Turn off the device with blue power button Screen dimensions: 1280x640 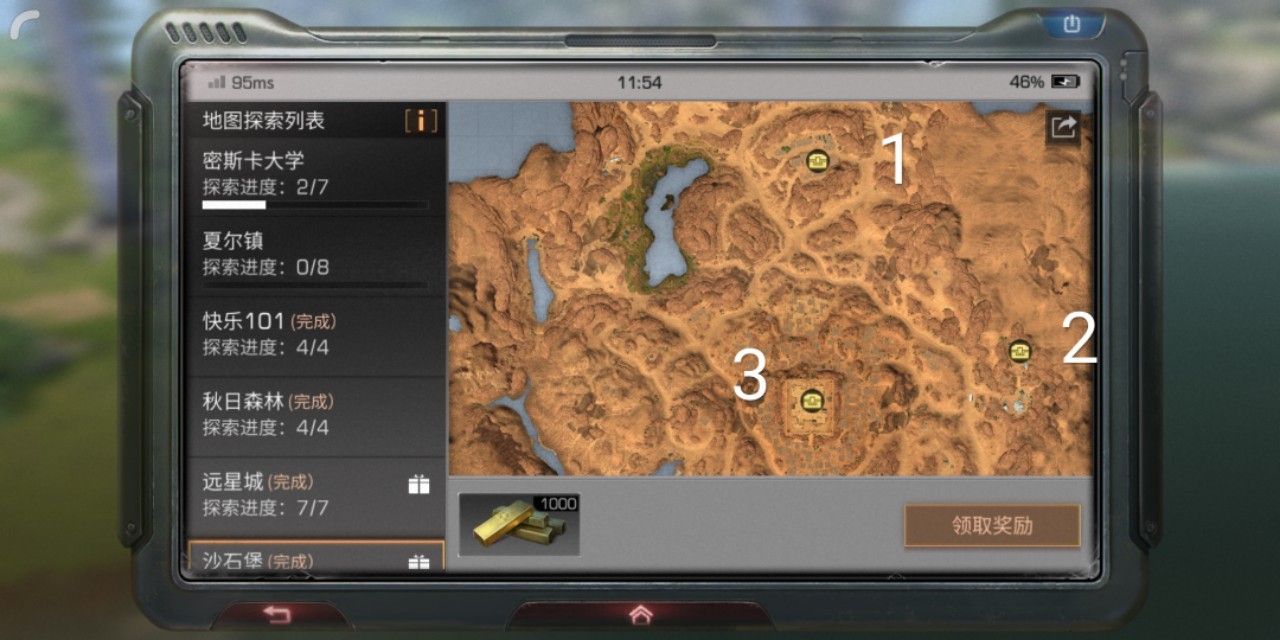1072,23
